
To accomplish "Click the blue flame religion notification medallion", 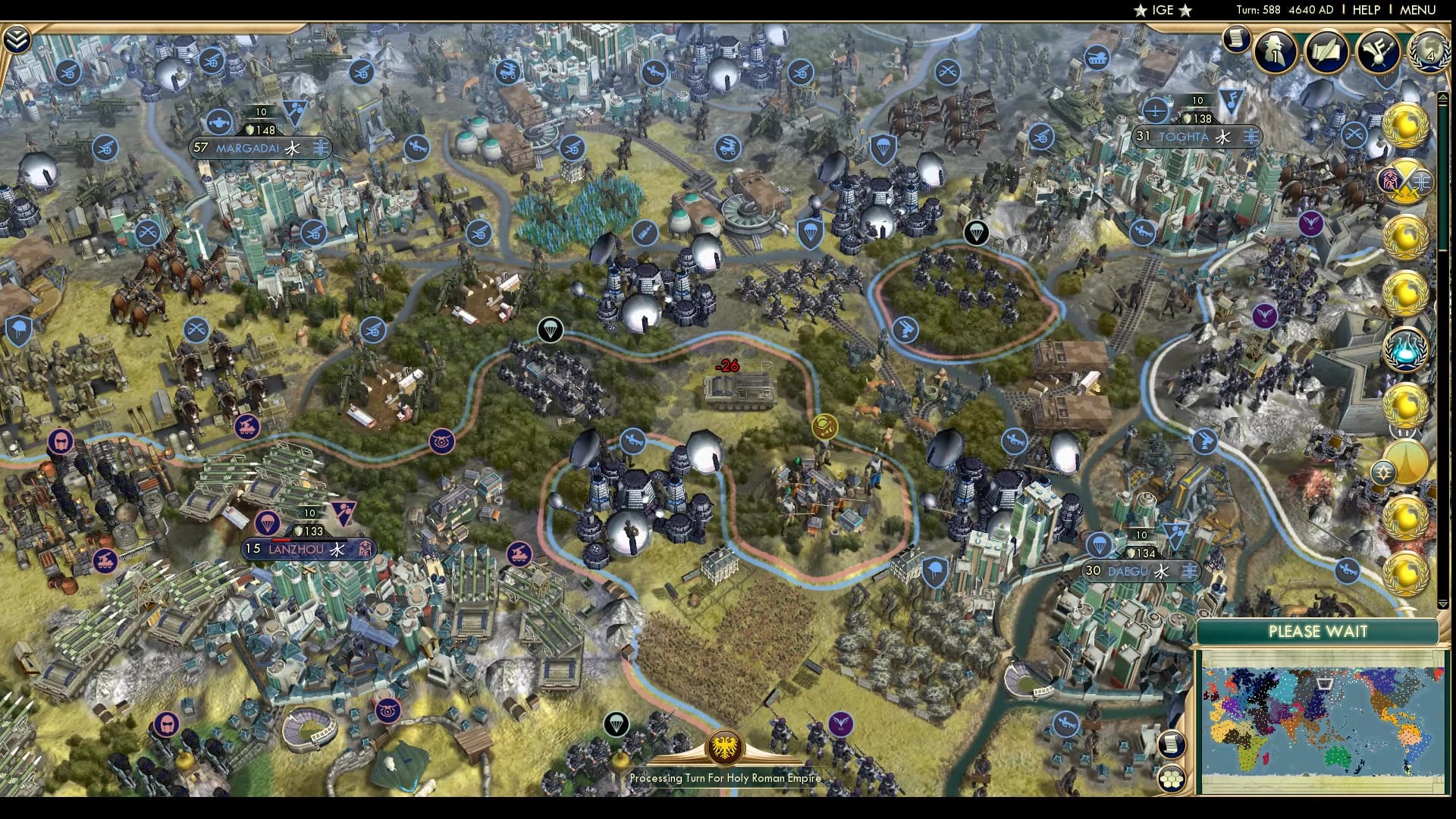I will click(x=1407, y=347).
